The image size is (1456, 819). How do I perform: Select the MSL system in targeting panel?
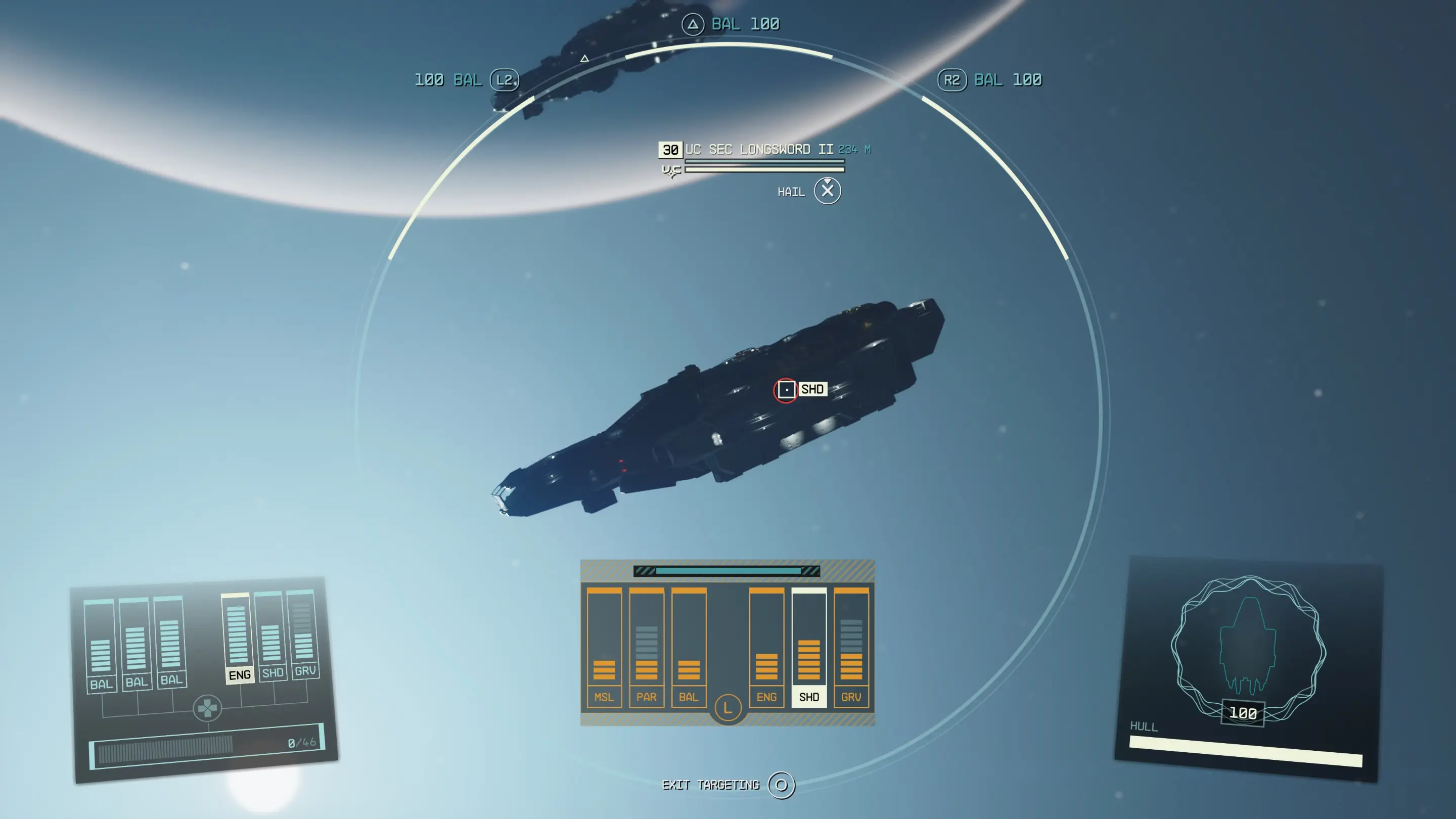pos(604,645)
